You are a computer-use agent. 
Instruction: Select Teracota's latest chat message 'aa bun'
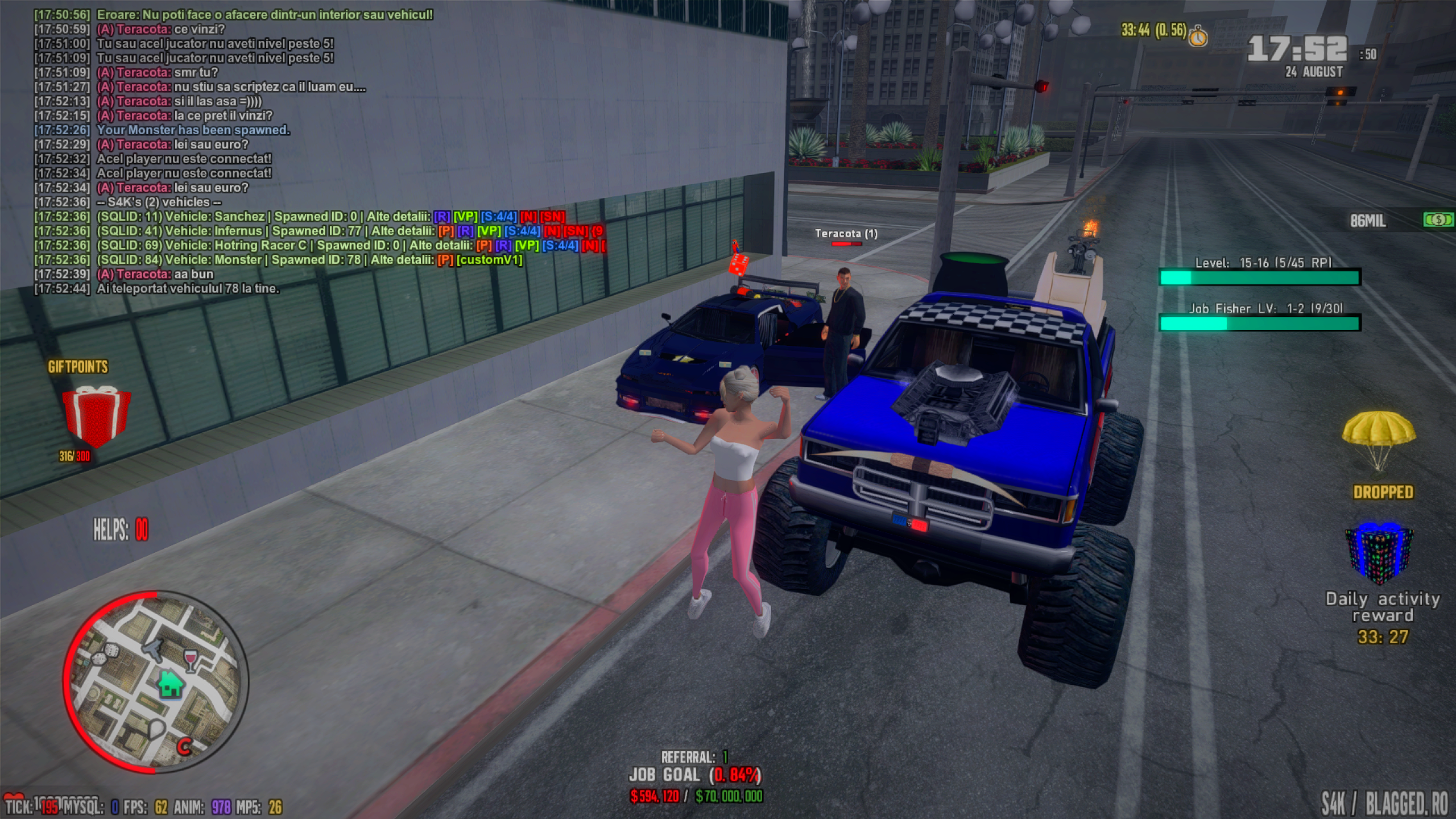(155, 274)
